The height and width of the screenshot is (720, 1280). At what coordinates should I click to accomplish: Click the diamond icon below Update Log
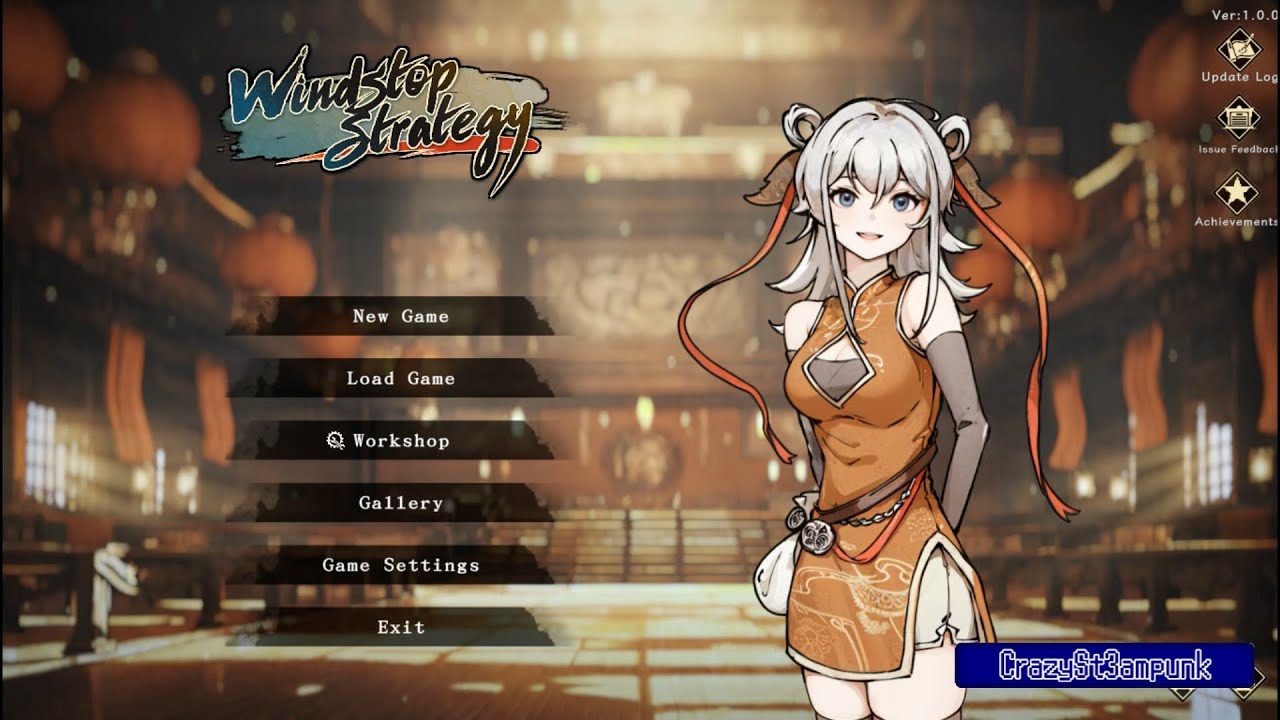point(1237,117)
